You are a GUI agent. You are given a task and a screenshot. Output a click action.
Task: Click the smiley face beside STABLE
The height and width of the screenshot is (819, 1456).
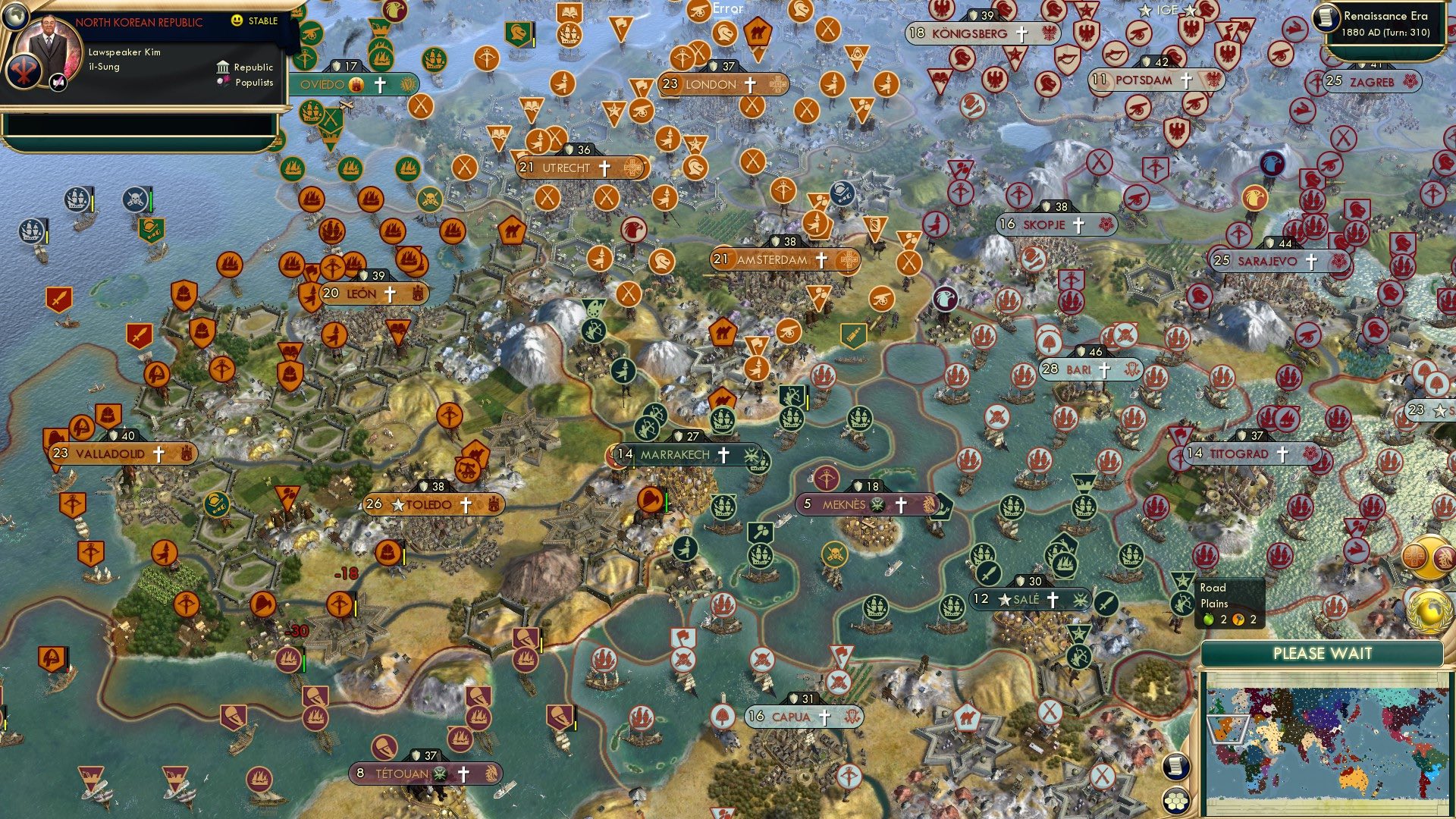(x=237, y=21)
